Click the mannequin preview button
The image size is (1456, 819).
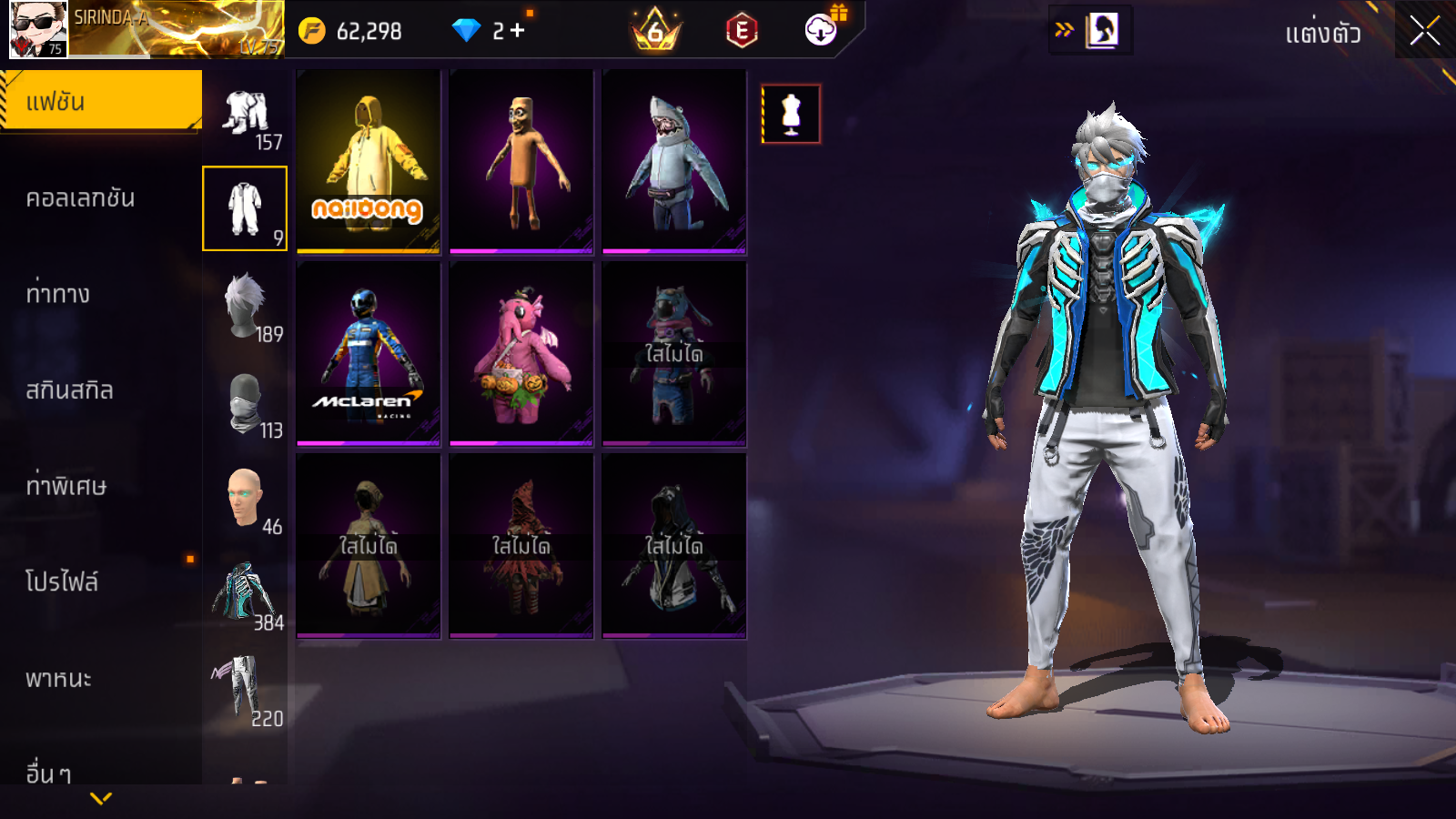pos(791,115)
